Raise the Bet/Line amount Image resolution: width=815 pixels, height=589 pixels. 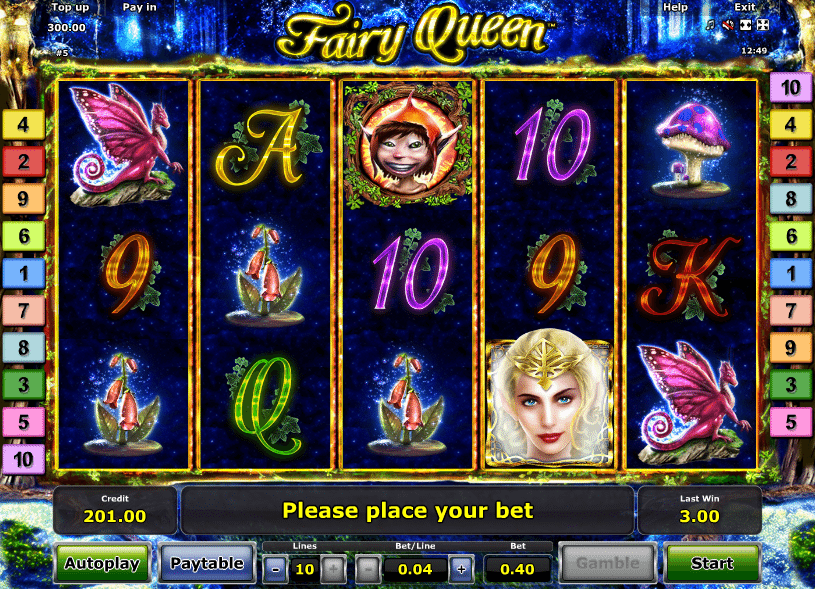coord(461,569)
